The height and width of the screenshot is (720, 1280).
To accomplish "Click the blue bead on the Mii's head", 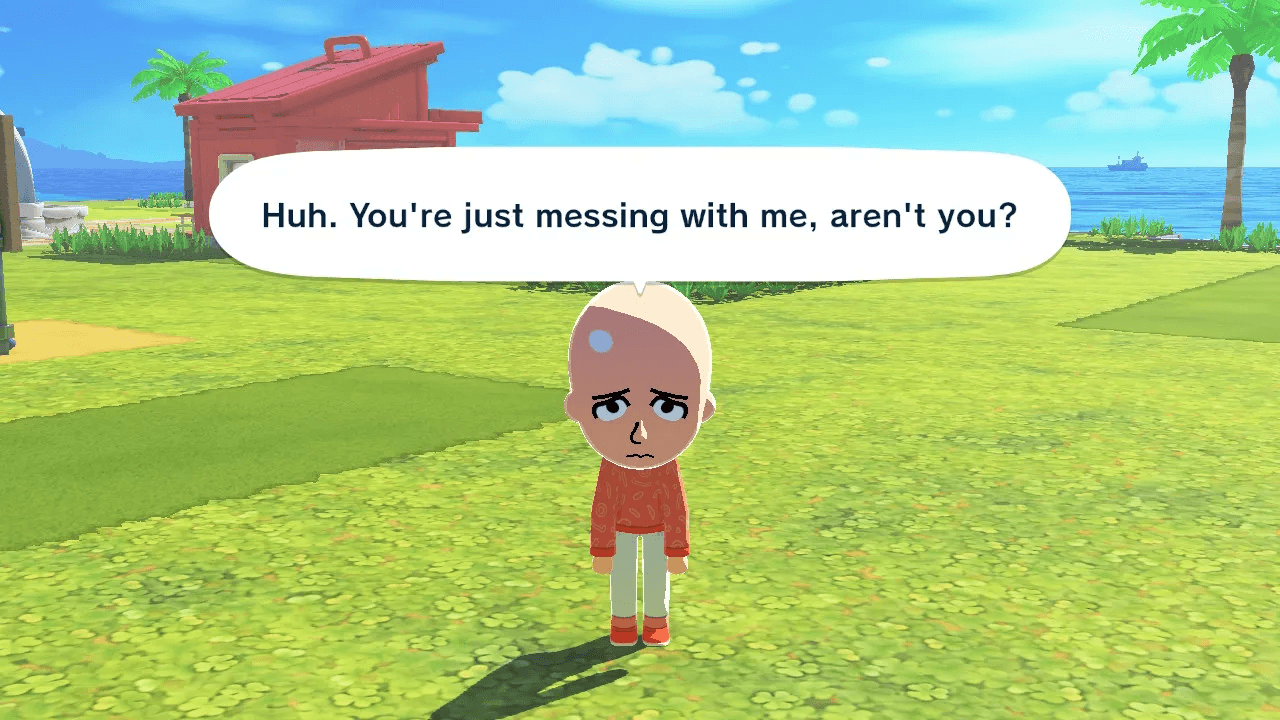I will pos(603,340).
